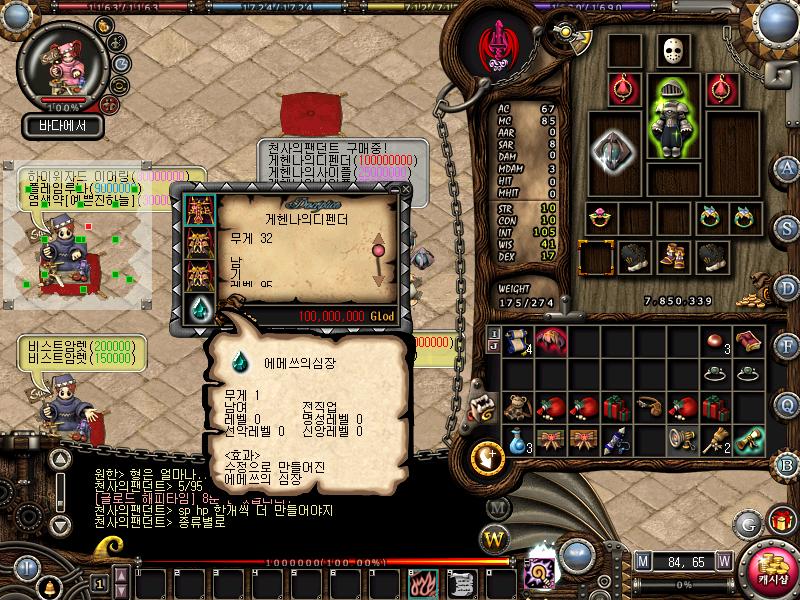Select the teddy bear item in the inventory

pyautogui.click(x=516, y=406)
